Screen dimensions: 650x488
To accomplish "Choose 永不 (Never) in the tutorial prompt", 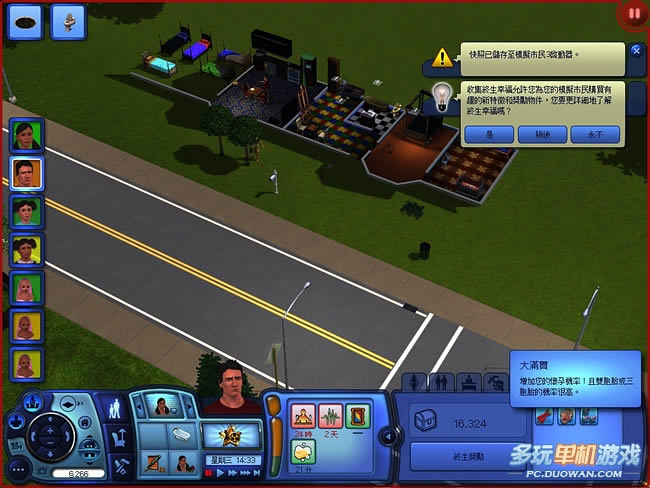I will coord(594,133).
